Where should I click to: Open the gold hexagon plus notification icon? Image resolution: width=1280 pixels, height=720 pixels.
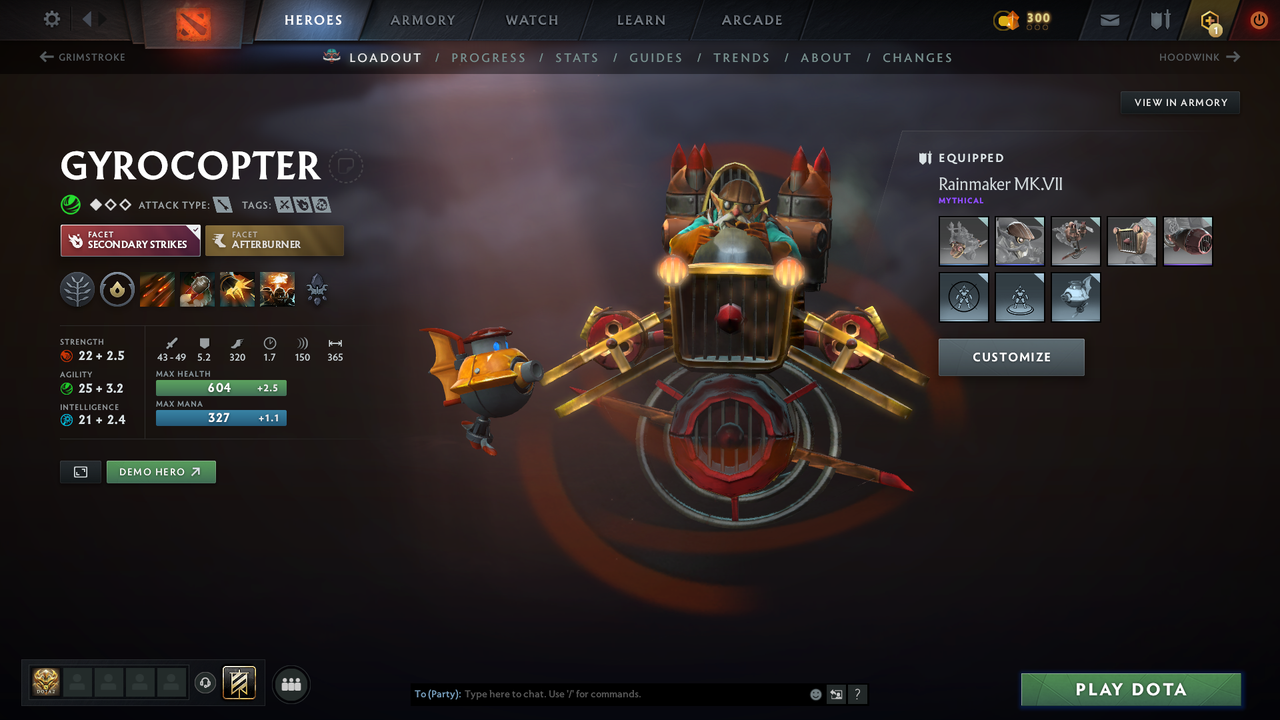coord(1210,19)
